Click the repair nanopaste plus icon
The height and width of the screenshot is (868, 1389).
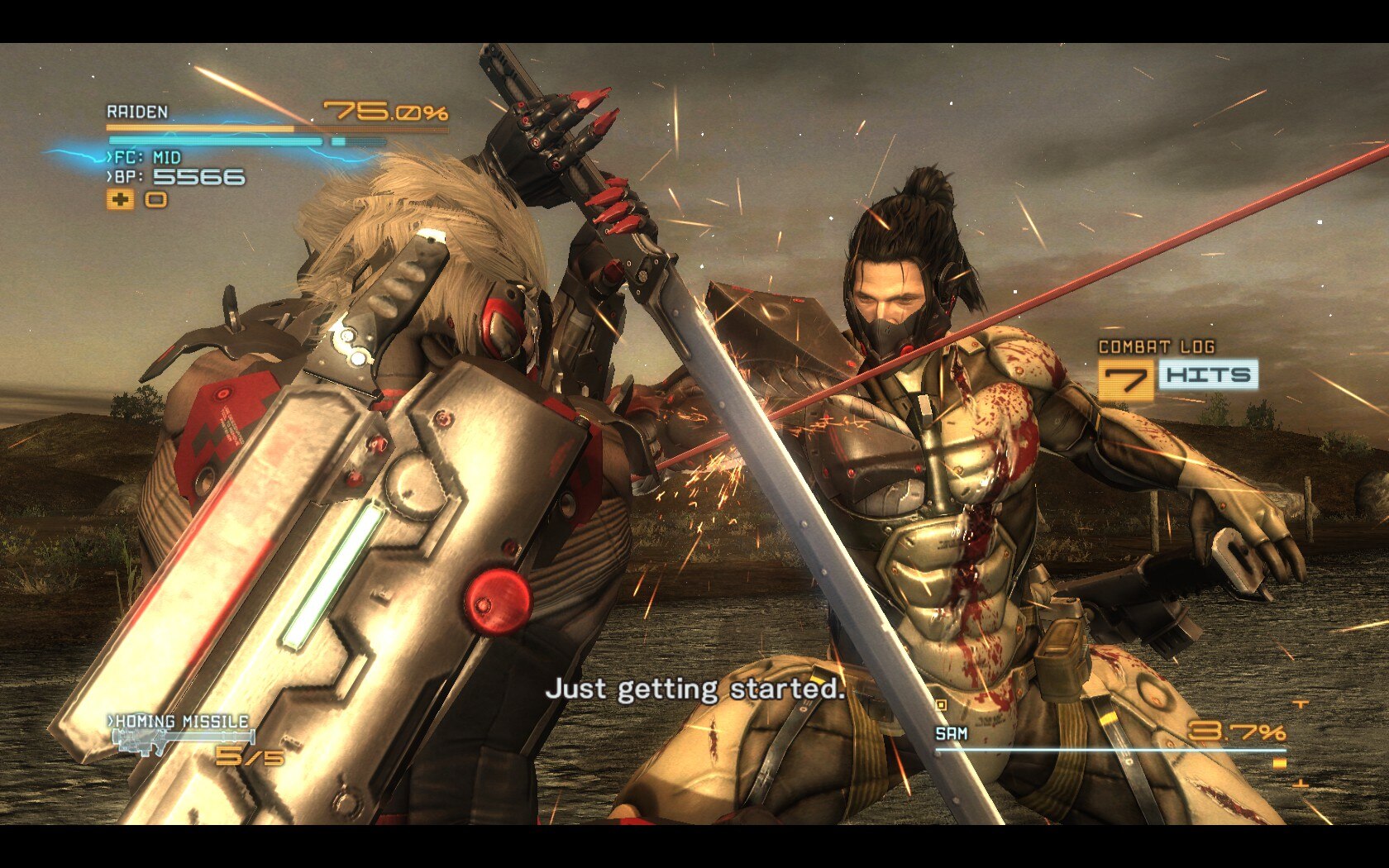121,199
